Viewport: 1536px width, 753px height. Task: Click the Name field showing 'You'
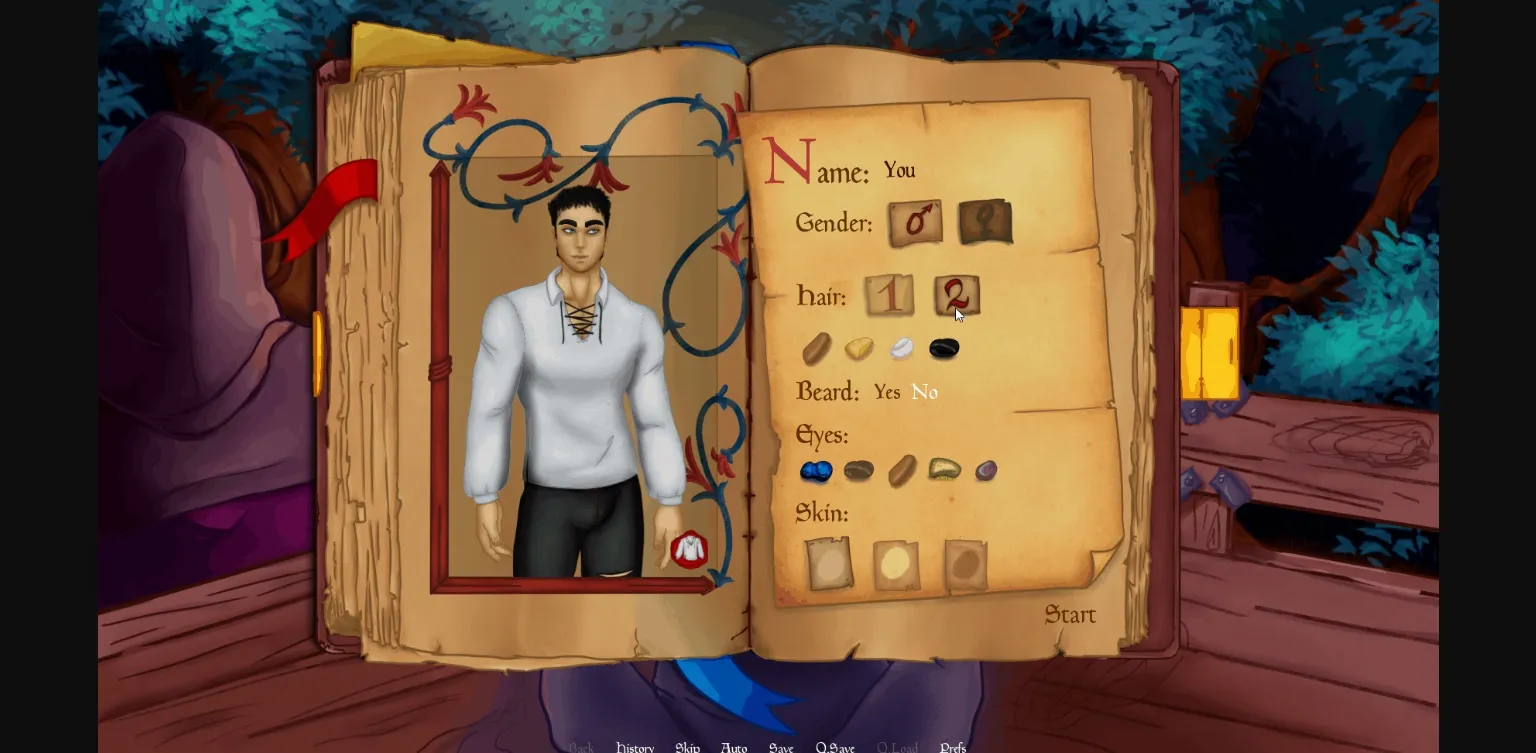pos(898,170)
